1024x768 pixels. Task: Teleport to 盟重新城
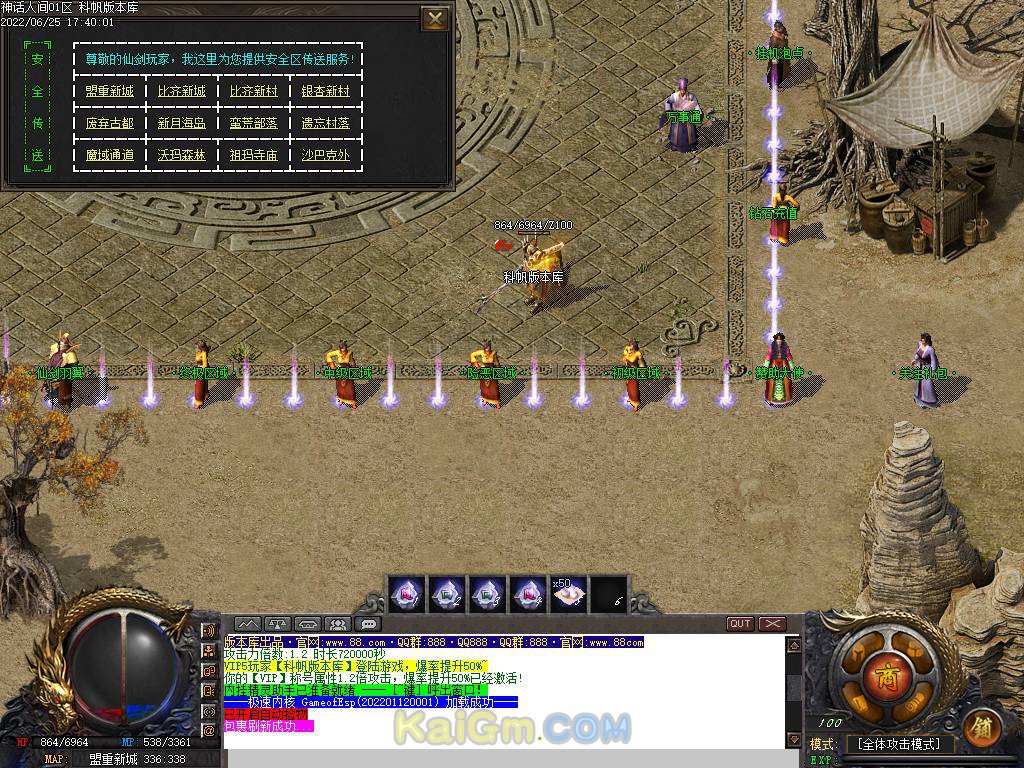pos(109,91)
